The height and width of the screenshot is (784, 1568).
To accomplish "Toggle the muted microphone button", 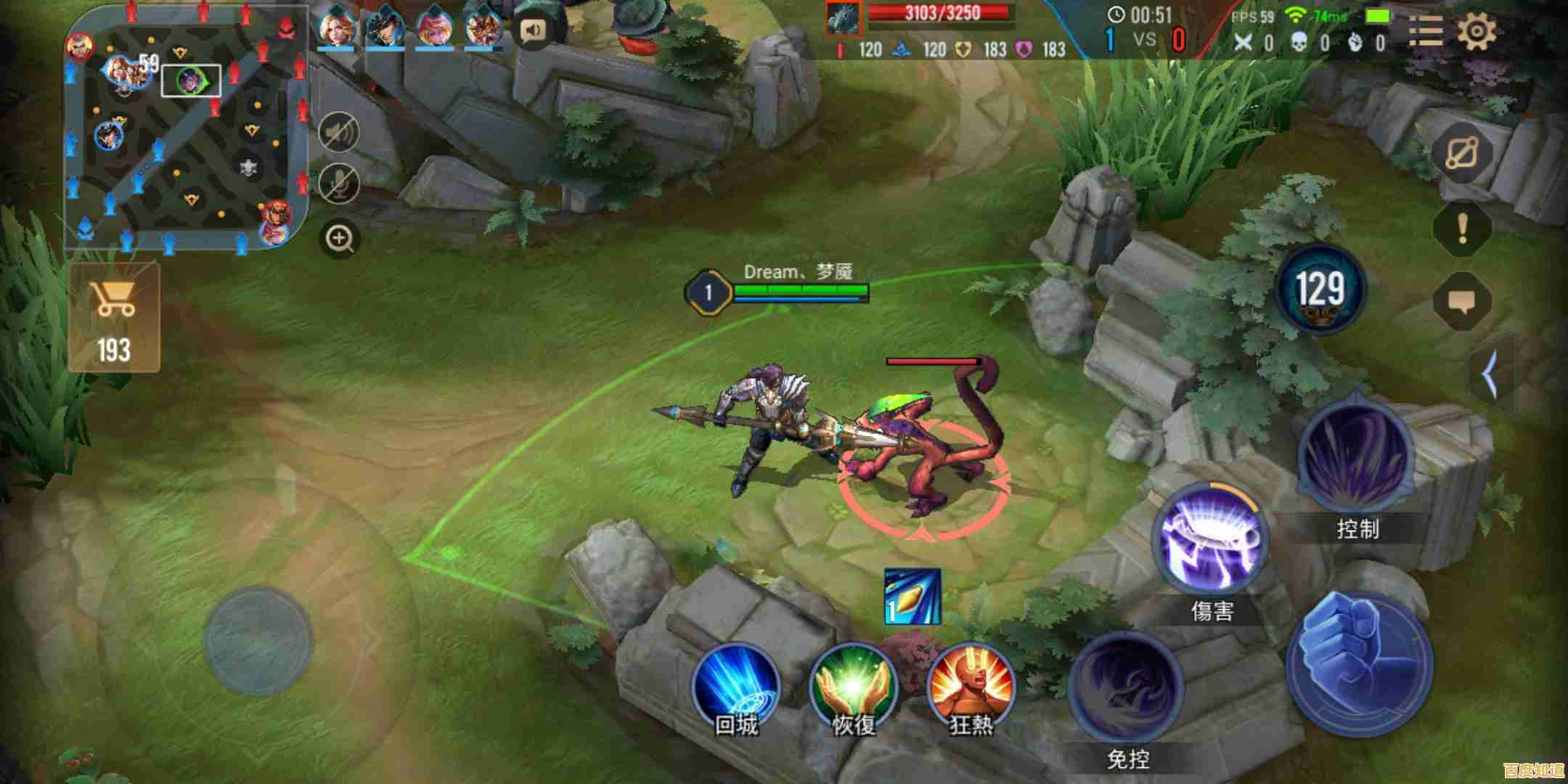I will (339, 183).
